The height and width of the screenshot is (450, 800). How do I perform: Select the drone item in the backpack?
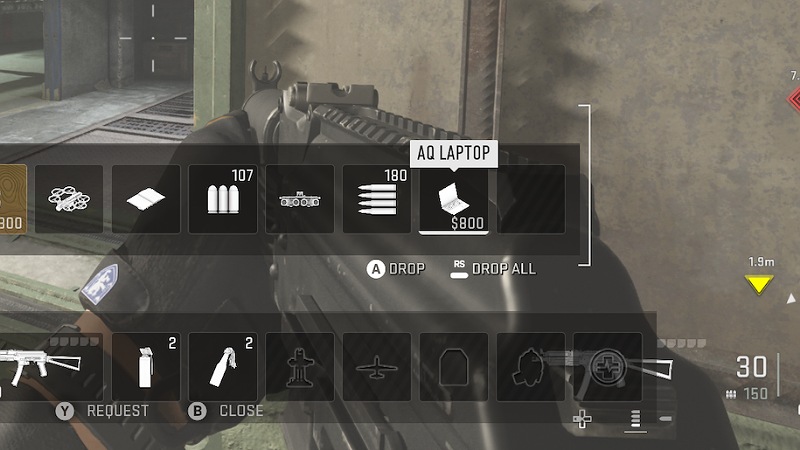[69, 199]
